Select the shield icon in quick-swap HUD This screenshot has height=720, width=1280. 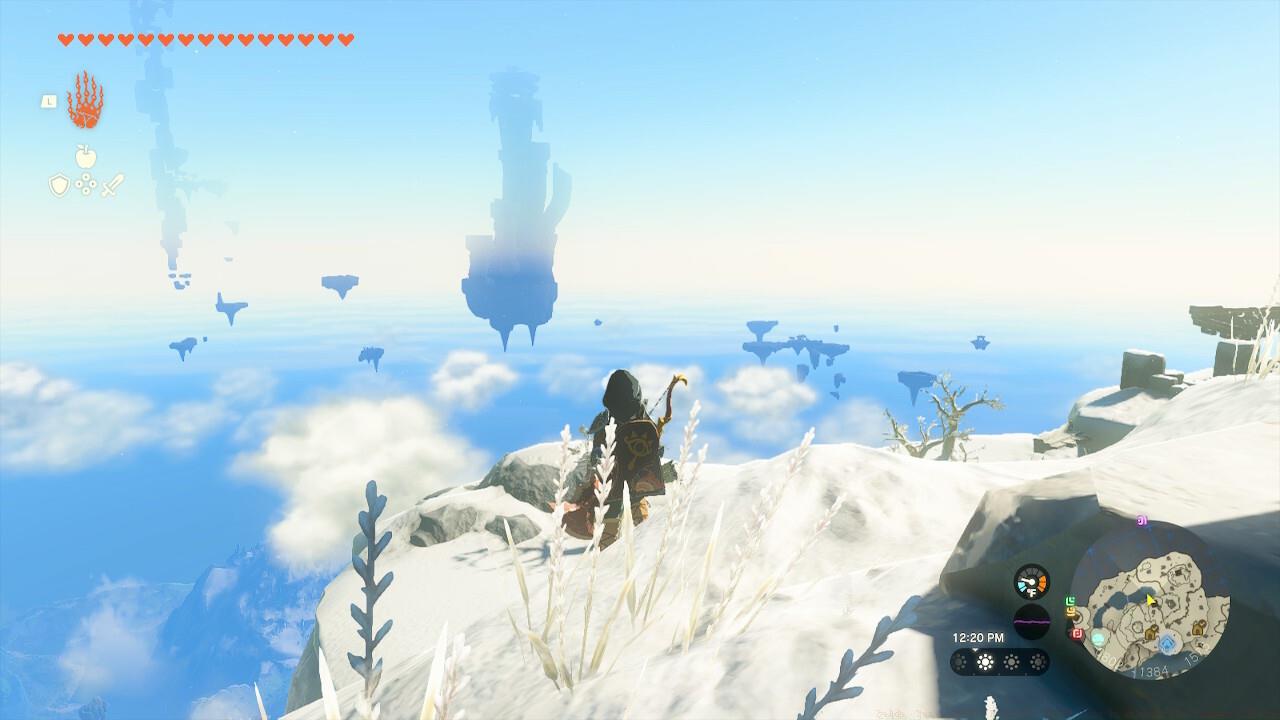coord(60,182)
